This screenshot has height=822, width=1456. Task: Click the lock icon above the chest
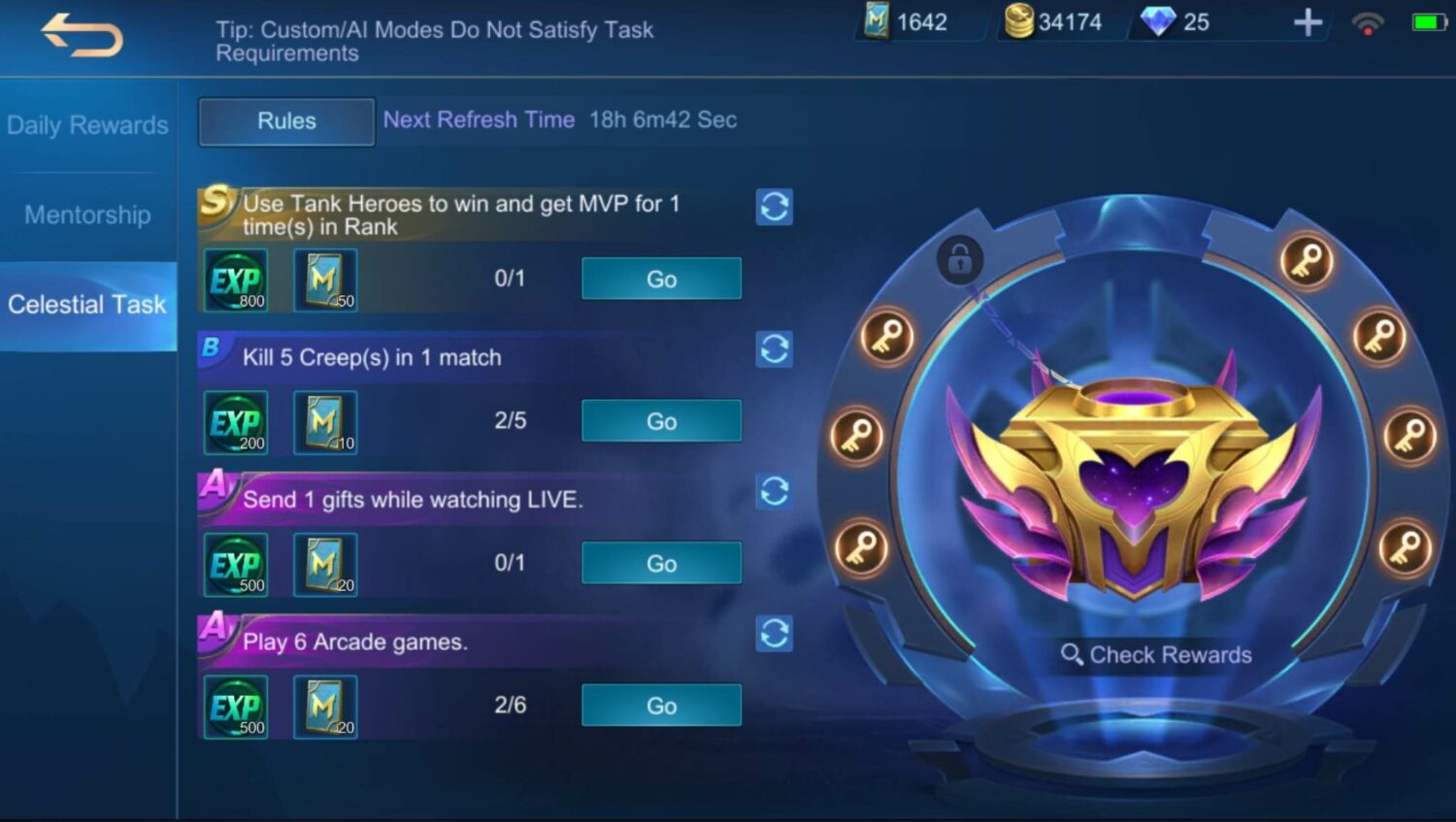point(961,260)
